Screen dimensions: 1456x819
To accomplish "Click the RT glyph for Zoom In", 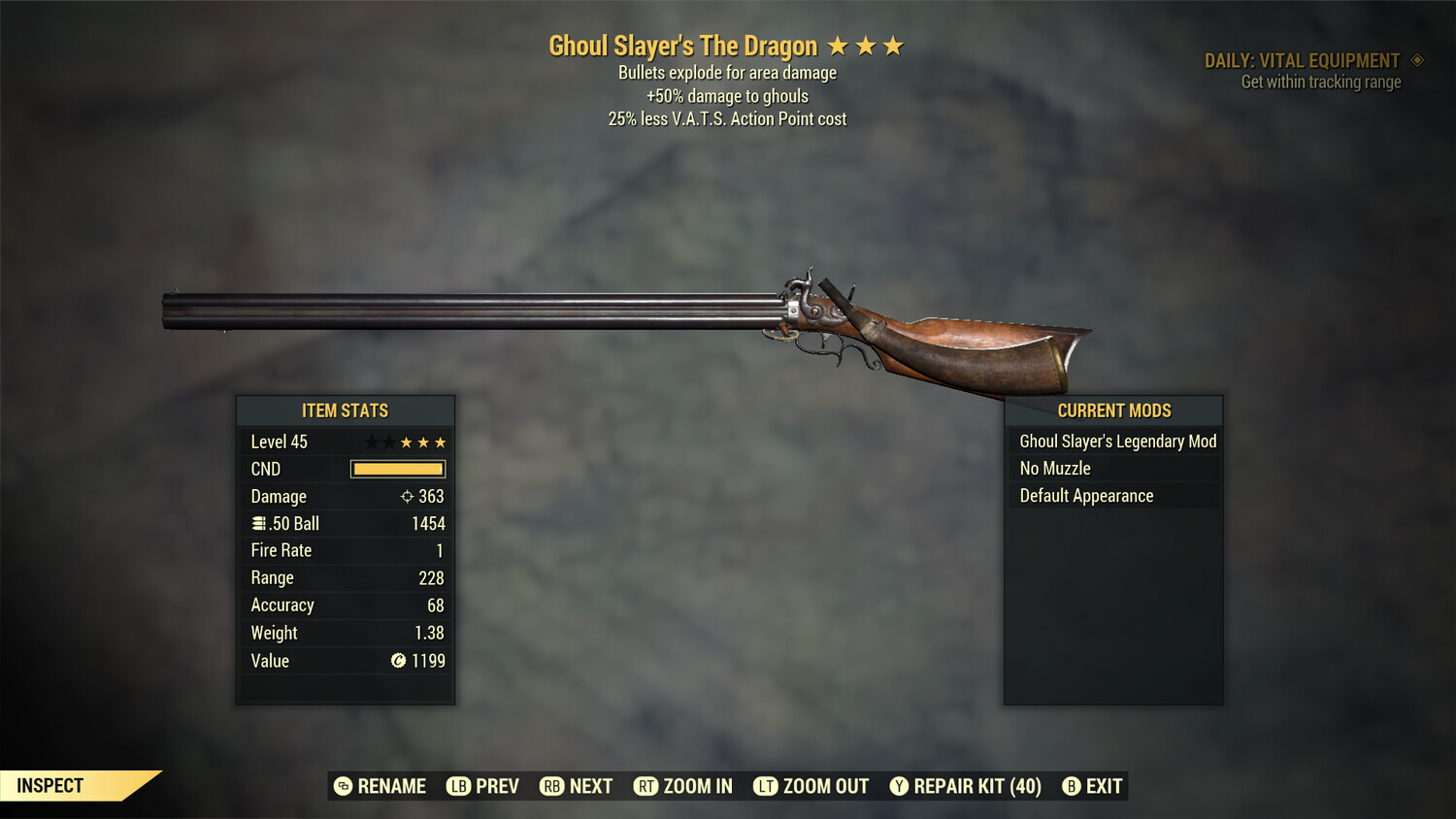I will pyautogui.click(x=647, y=786).
